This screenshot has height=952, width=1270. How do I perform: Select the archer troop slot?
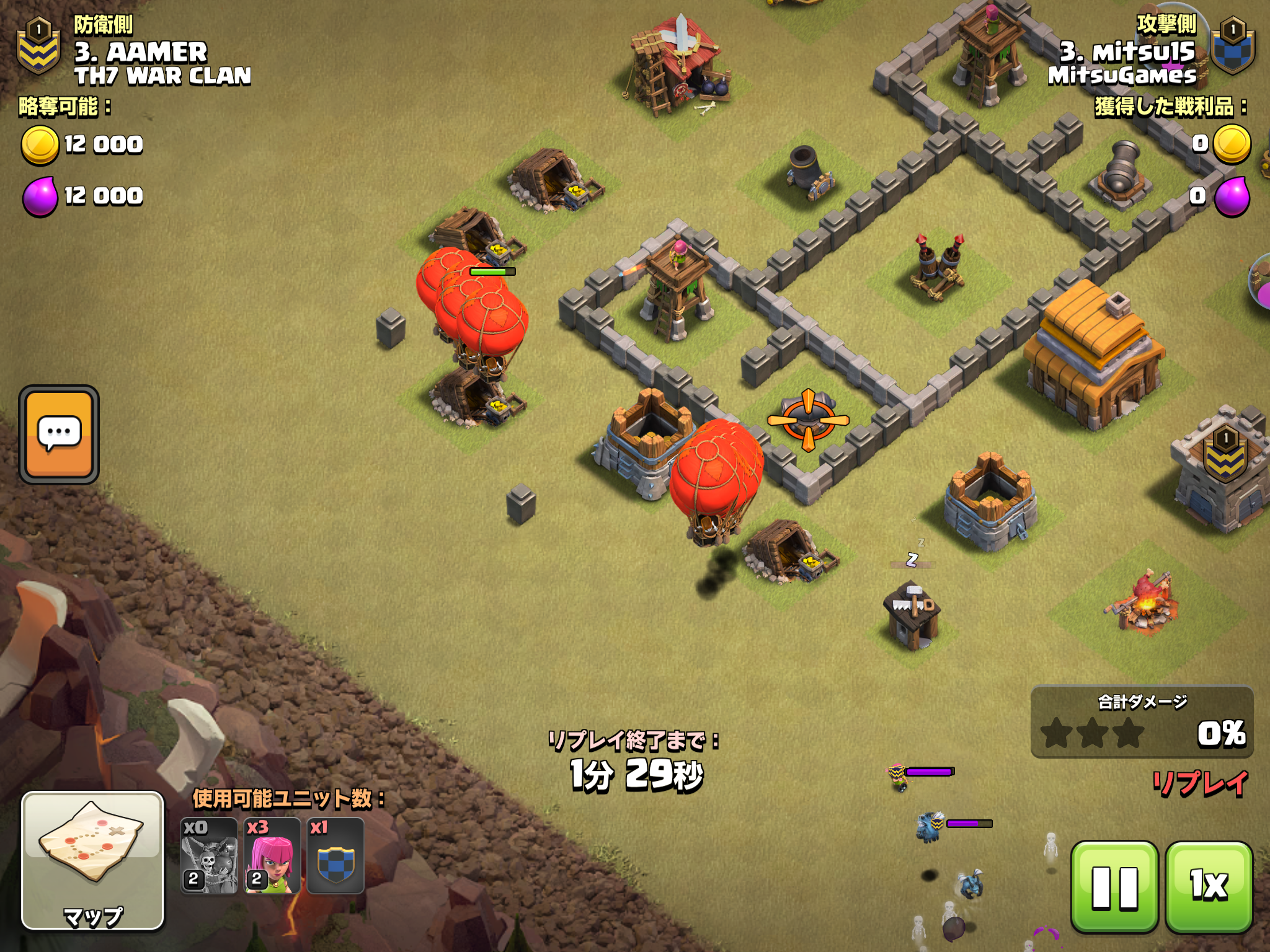click(x=272, y=856)
